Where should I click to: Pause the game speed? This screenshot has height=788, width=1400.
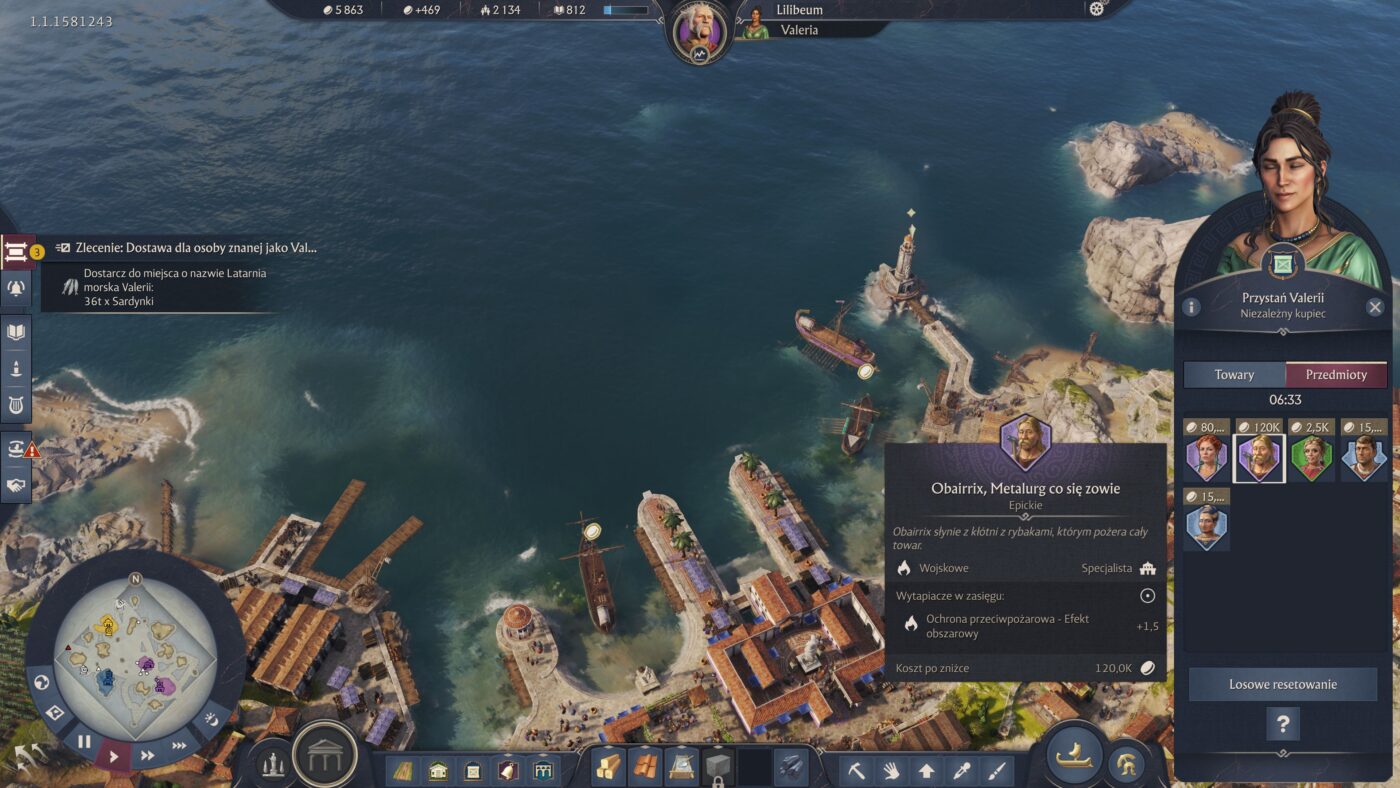(x=84, y=741)
